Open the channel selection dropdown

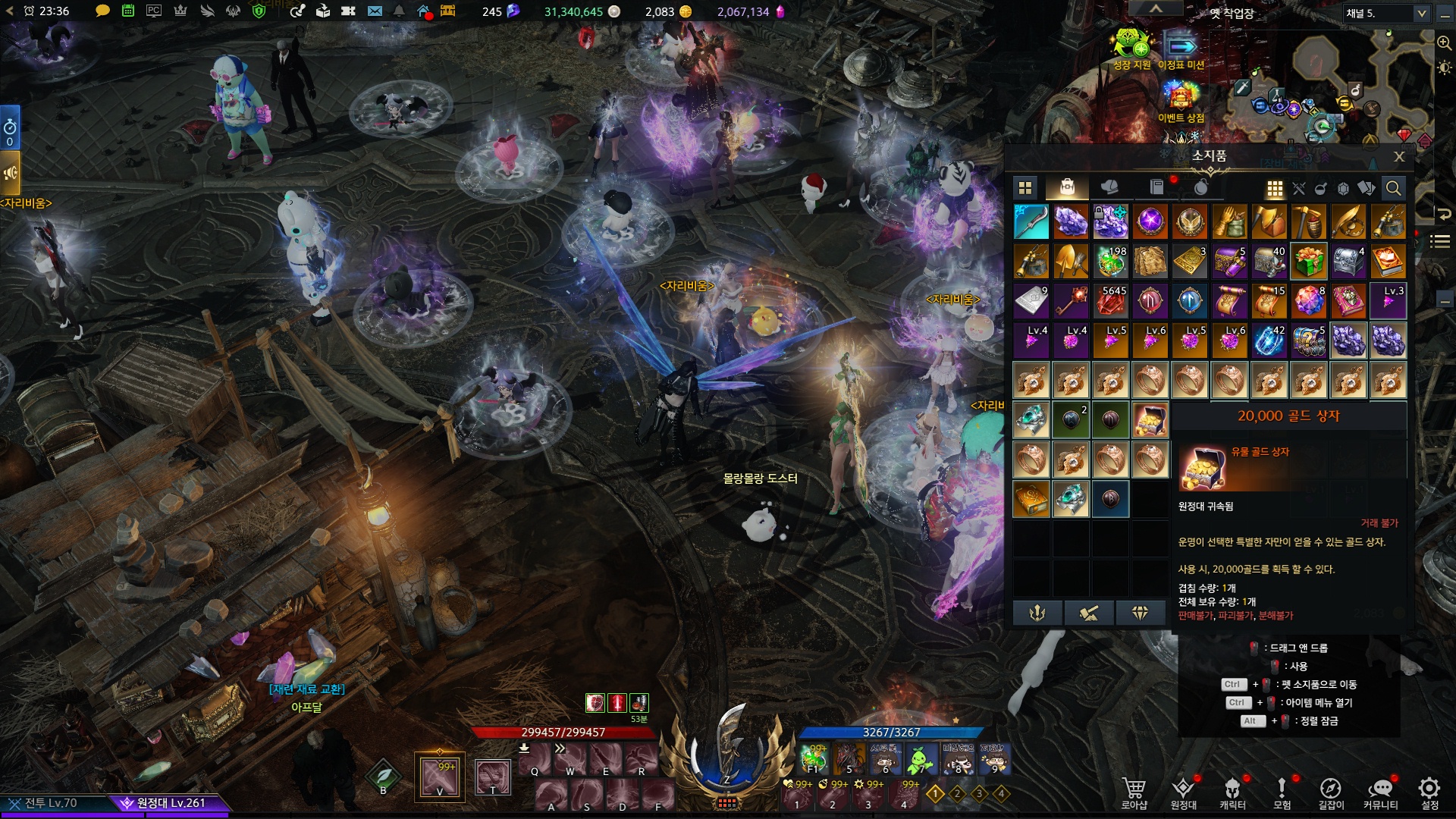tap(1420, 14)
